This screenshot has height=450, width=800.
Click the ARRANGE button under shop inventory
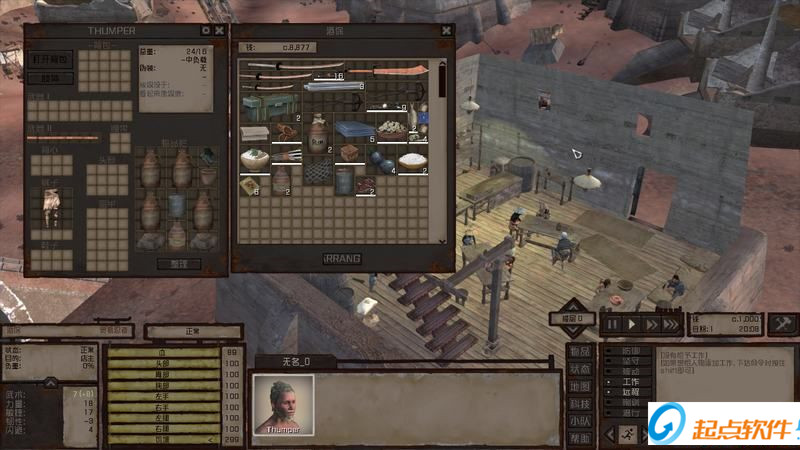(x=342, y=258)
